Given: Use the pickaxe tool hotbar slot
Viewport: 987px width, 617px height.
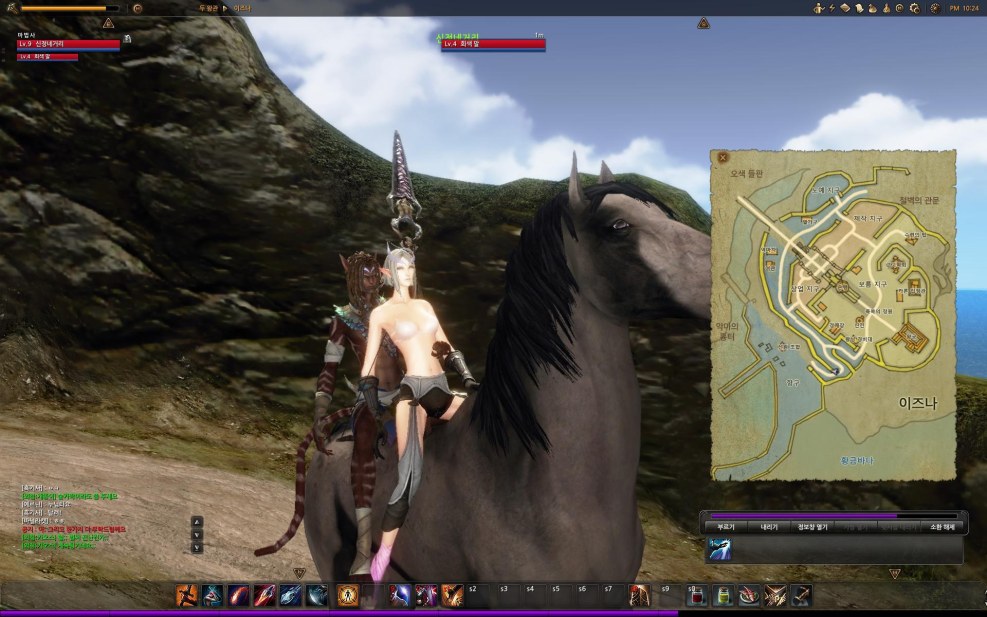Looking at the screenshot, I should 800,596.
